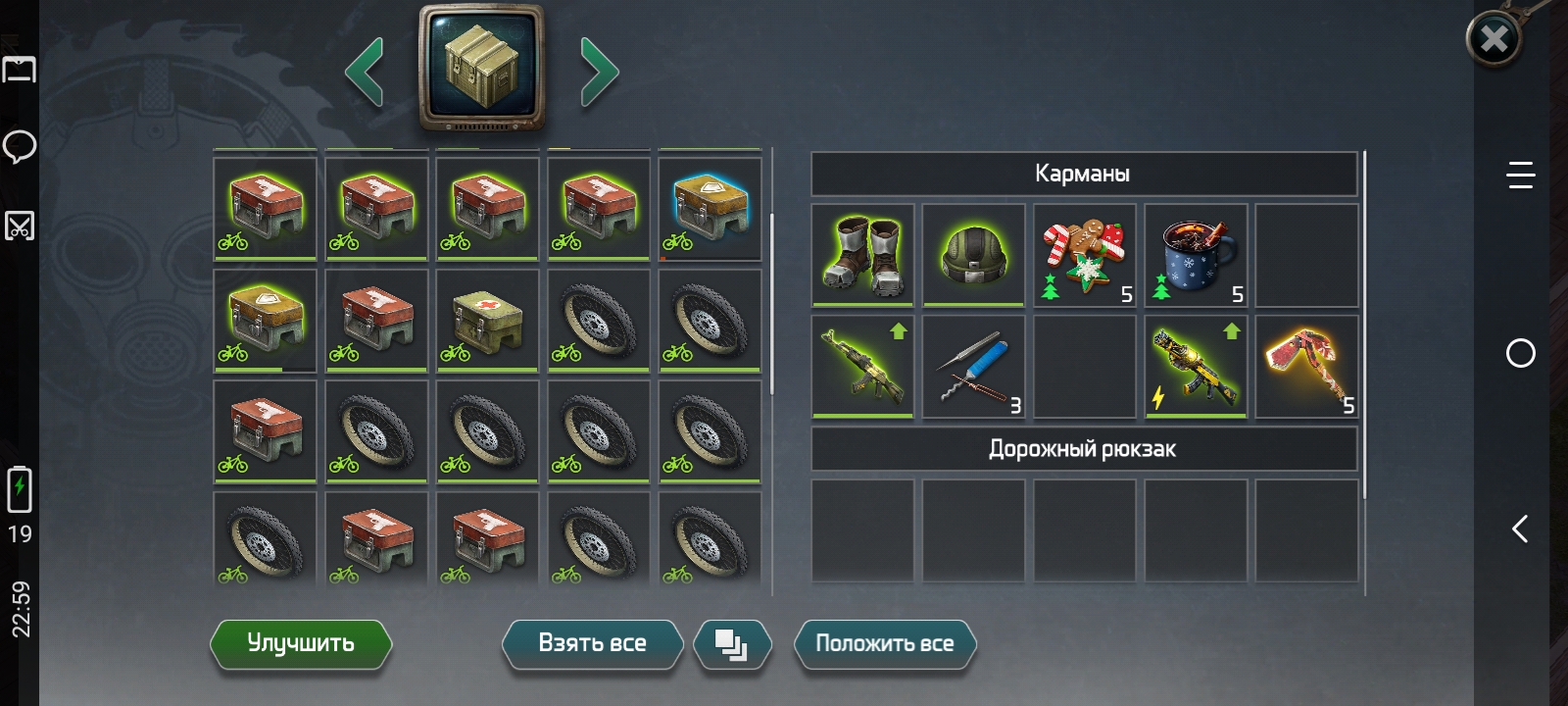Select the yellow electric assault rifle
The width and height of the screenshot is (1568, 706).
pyautogui.click(x=1196, y=367)
